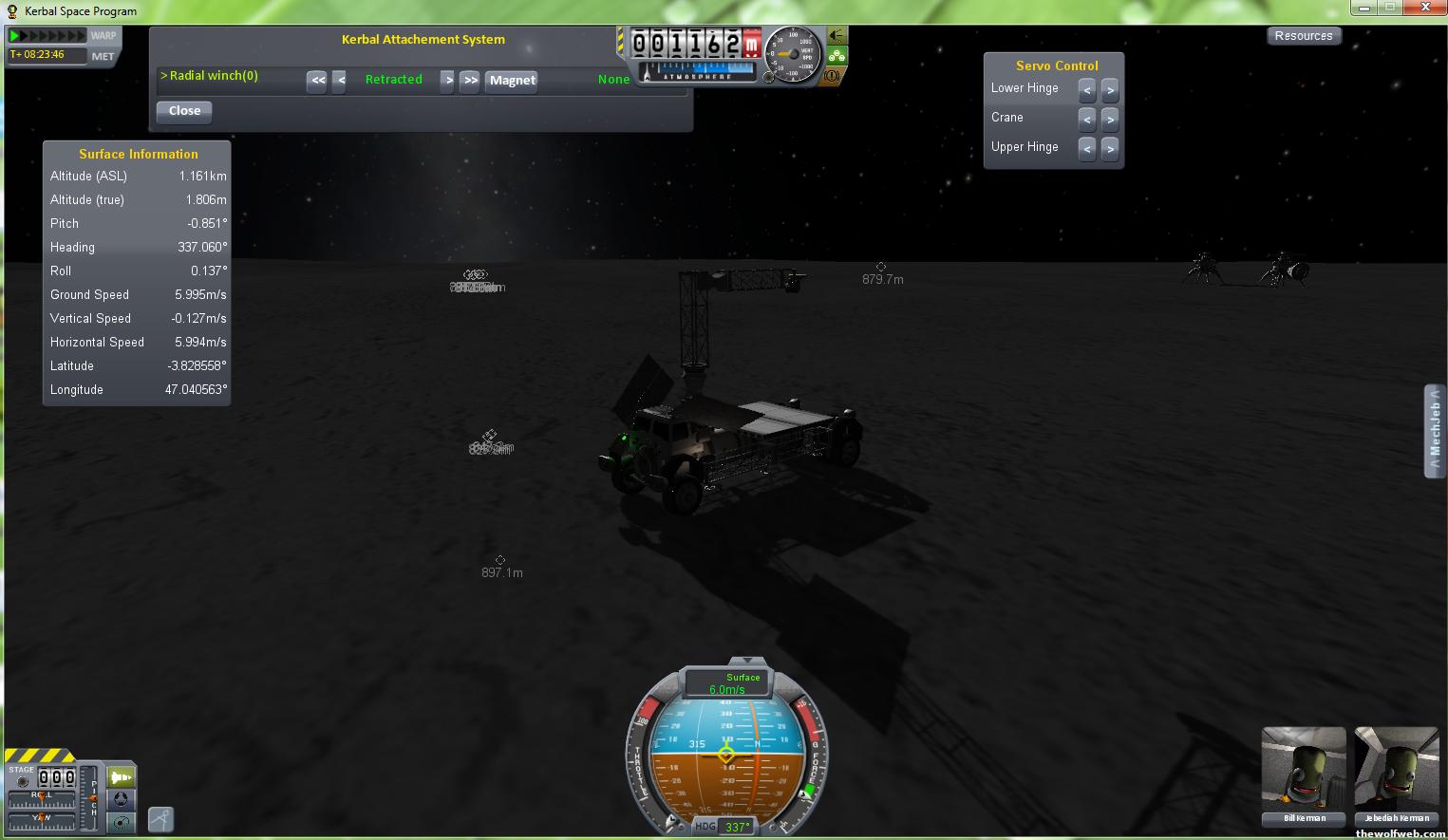Move Upper Hinge servo left

(x=1087, y=148)
